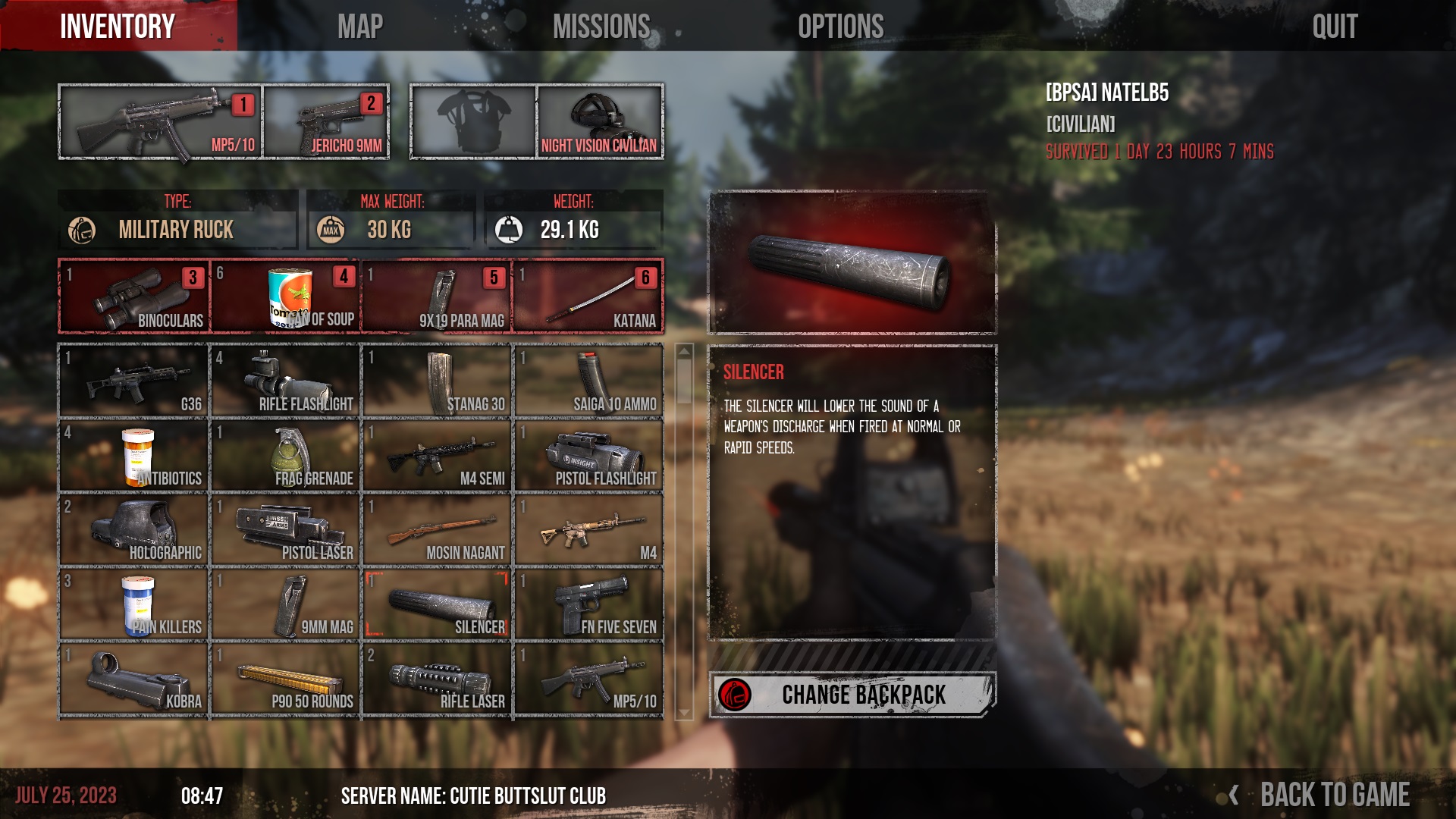This screenshot has width=1456, height=819.
Task: Click the Change Backpack button
Action: (852, 694)
